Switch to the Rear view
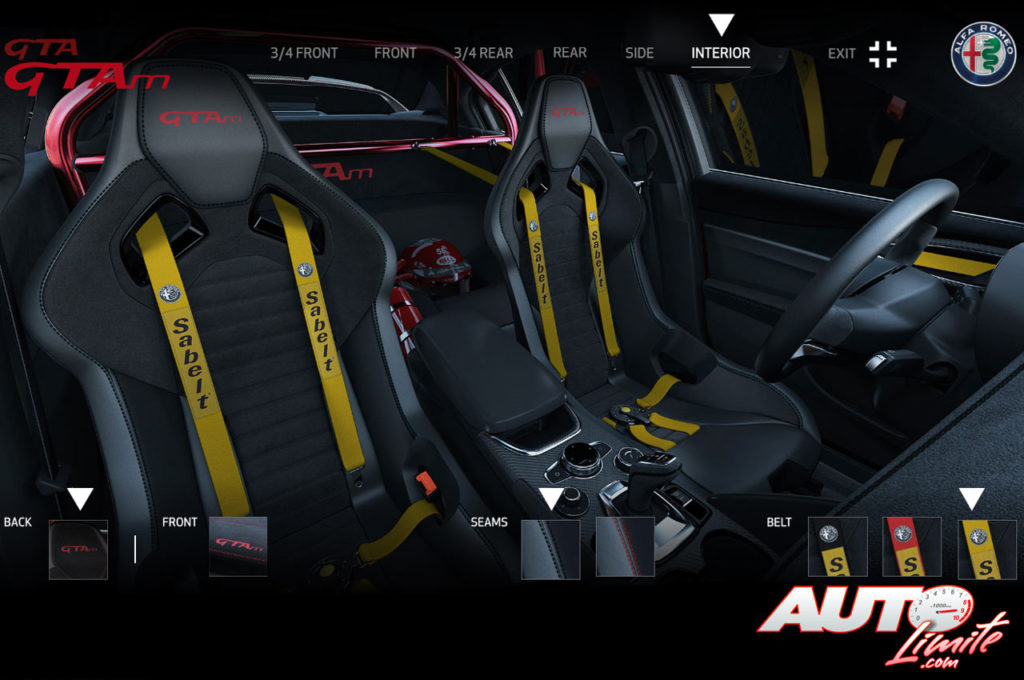The image size is (1024, 680). coord(569,53)
